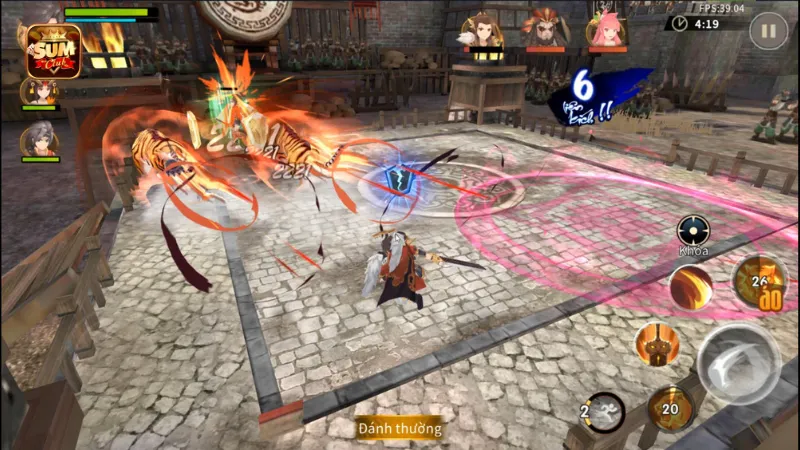Pause the battle with the pause button
This screenshot has height=450, width=800.
pyautogui.click(x=768, y=31)
